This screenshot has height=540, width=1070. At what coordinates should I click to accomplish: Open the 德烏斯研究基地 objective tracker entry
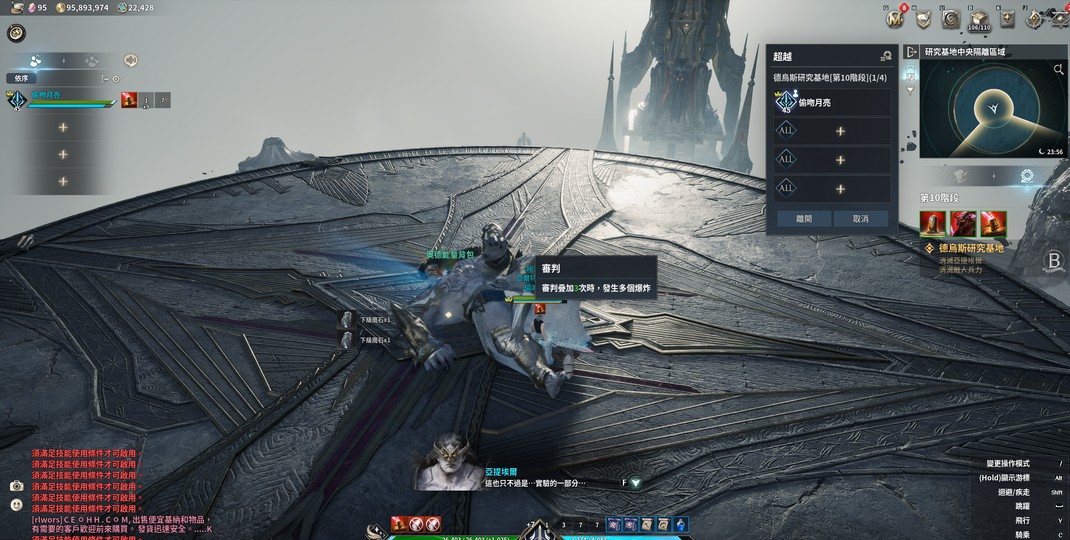[x=970, y=247]
